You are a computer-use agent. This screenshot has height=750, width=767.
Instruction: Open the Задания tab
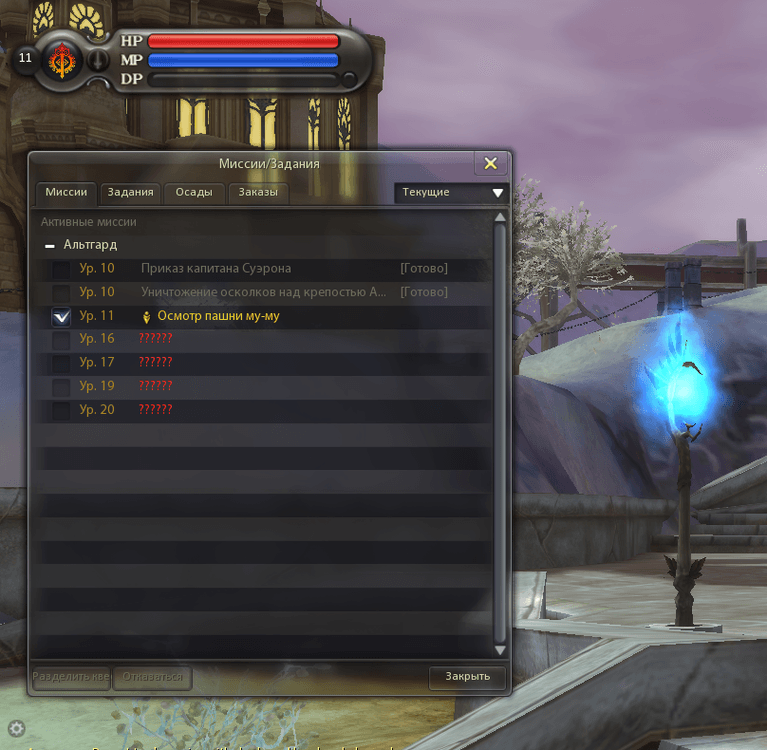131,192
